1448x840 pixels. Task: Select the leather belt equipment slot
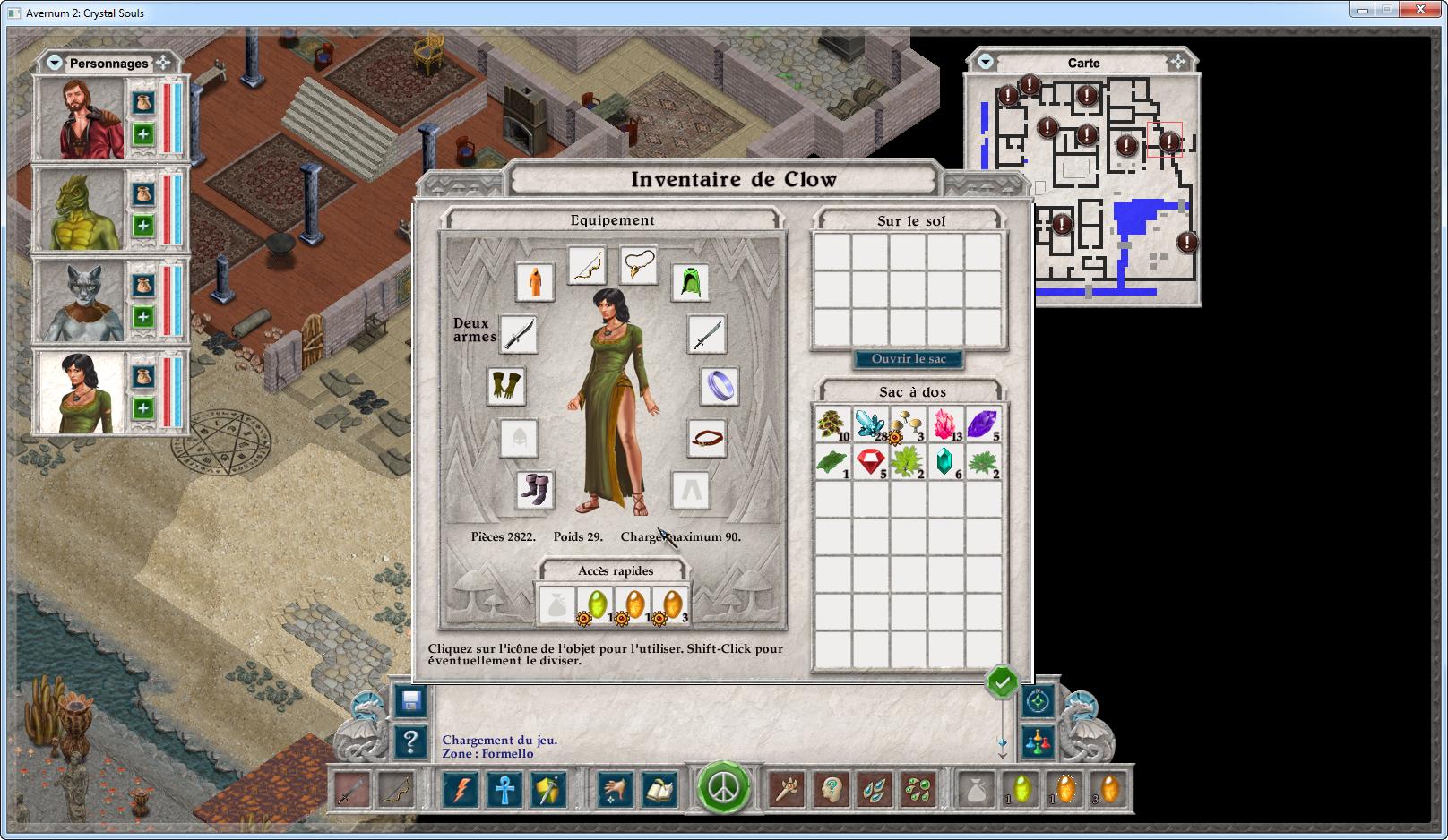coord(707,439)
